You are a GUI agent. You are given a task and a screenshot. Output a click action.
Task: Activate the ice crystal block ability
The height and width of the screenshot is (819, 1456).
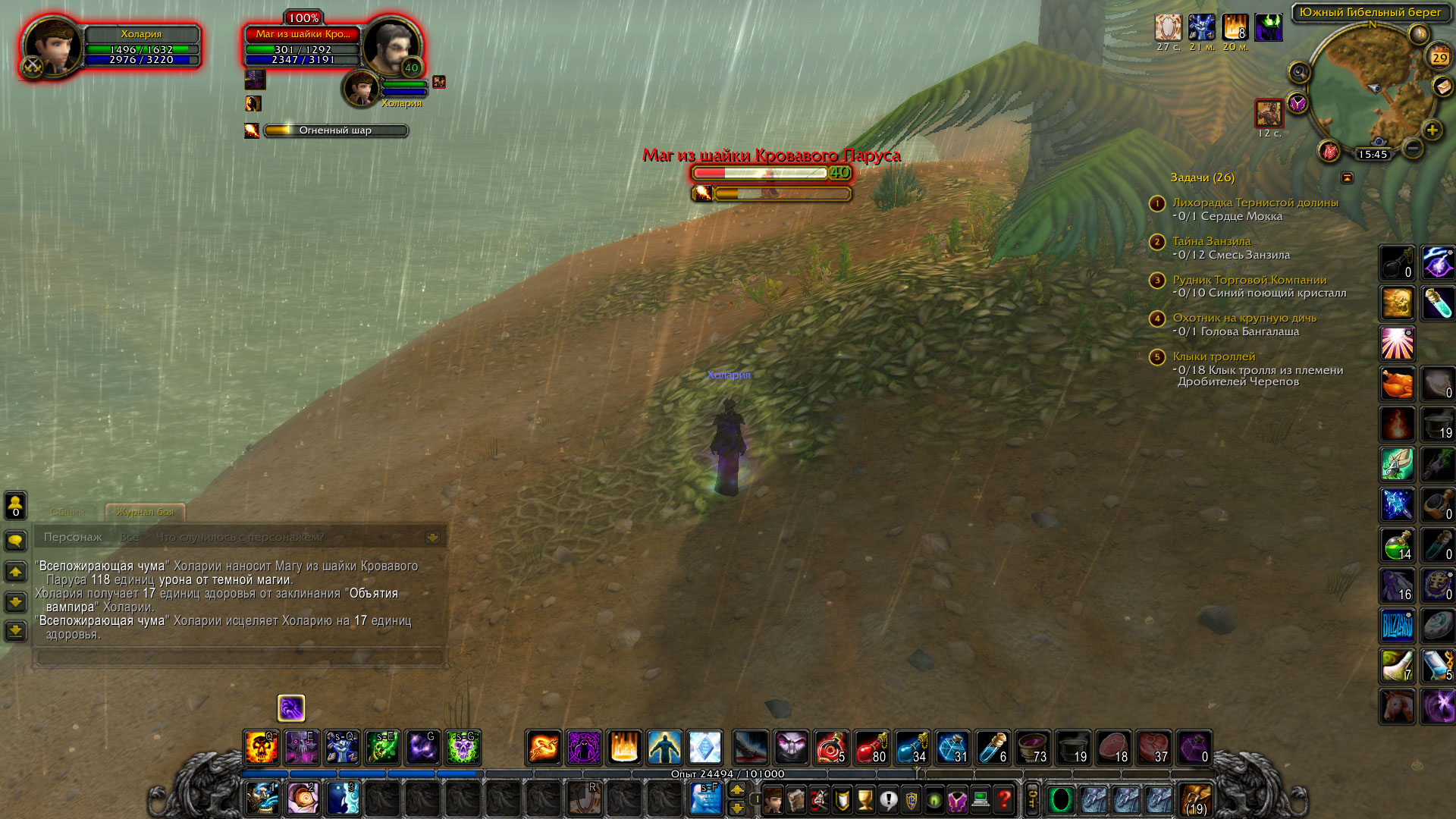pos(704,748)
